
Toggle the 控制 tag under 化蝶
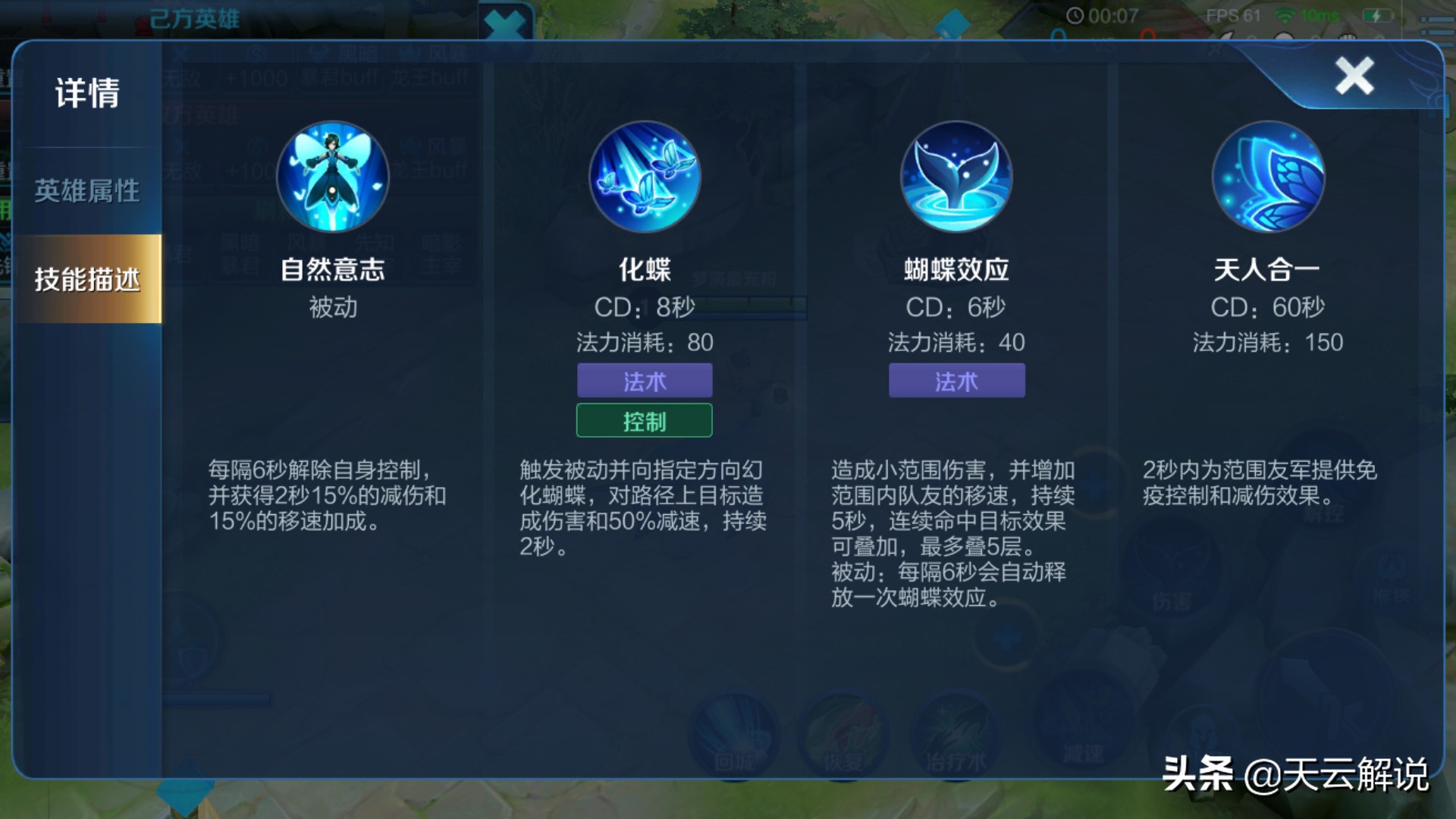pyautogui.click(x=645, y=420)
